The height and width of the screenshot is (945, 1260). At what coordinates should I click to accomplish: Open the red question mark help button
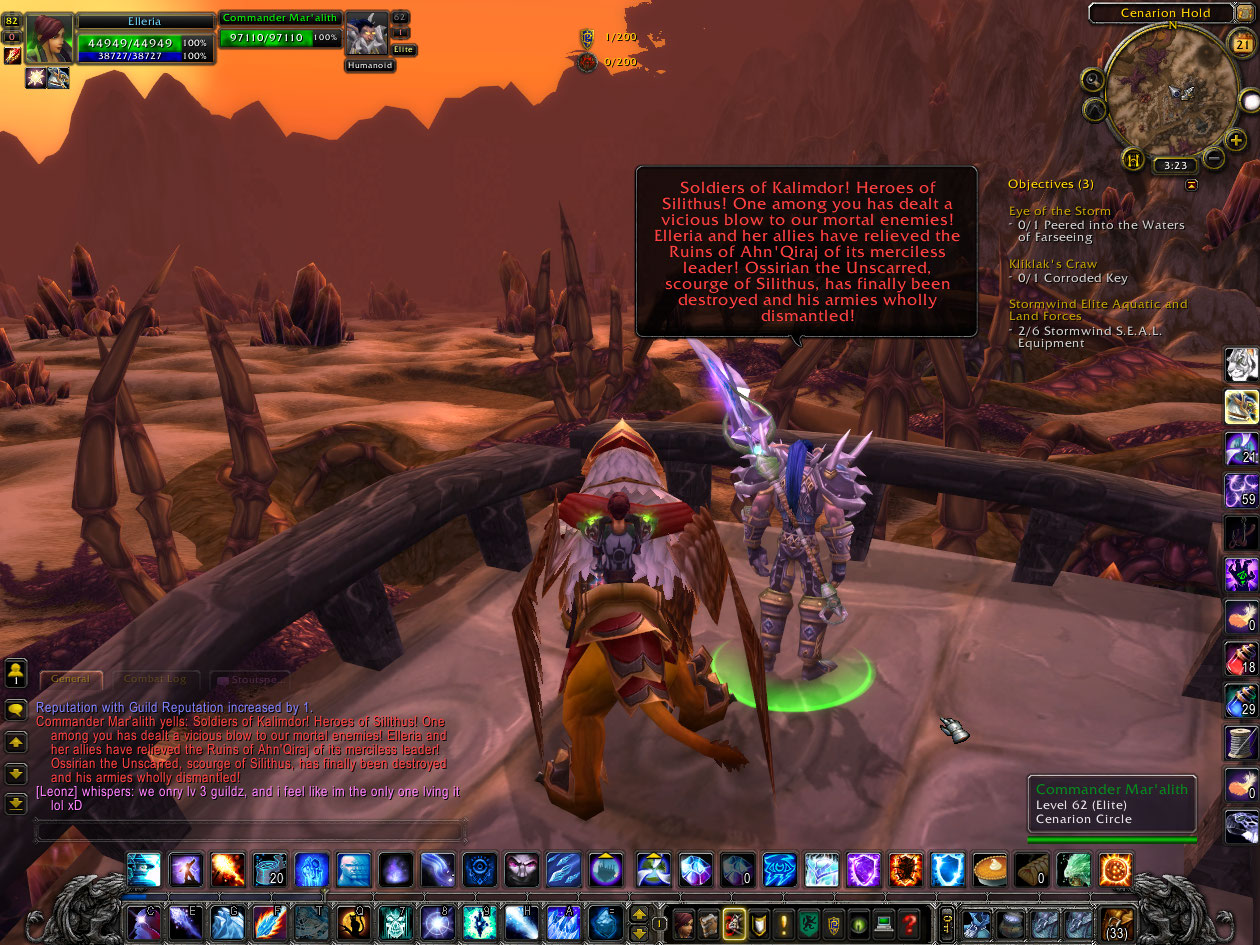908,923
